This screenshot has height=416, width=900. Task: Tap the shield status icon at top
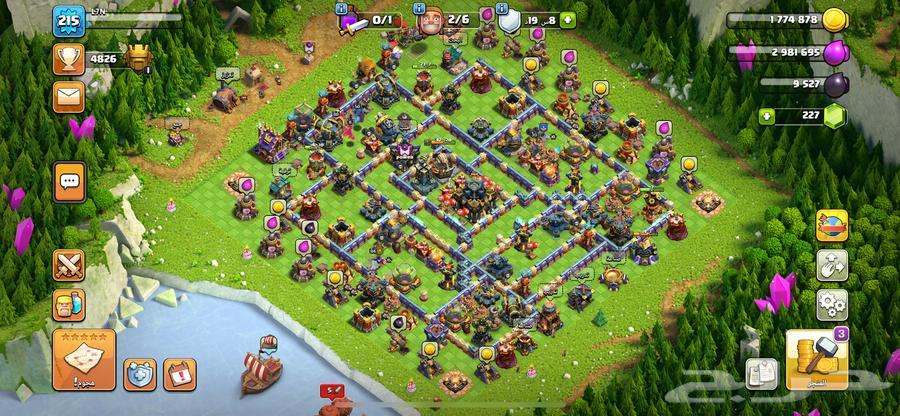point(509,20)
